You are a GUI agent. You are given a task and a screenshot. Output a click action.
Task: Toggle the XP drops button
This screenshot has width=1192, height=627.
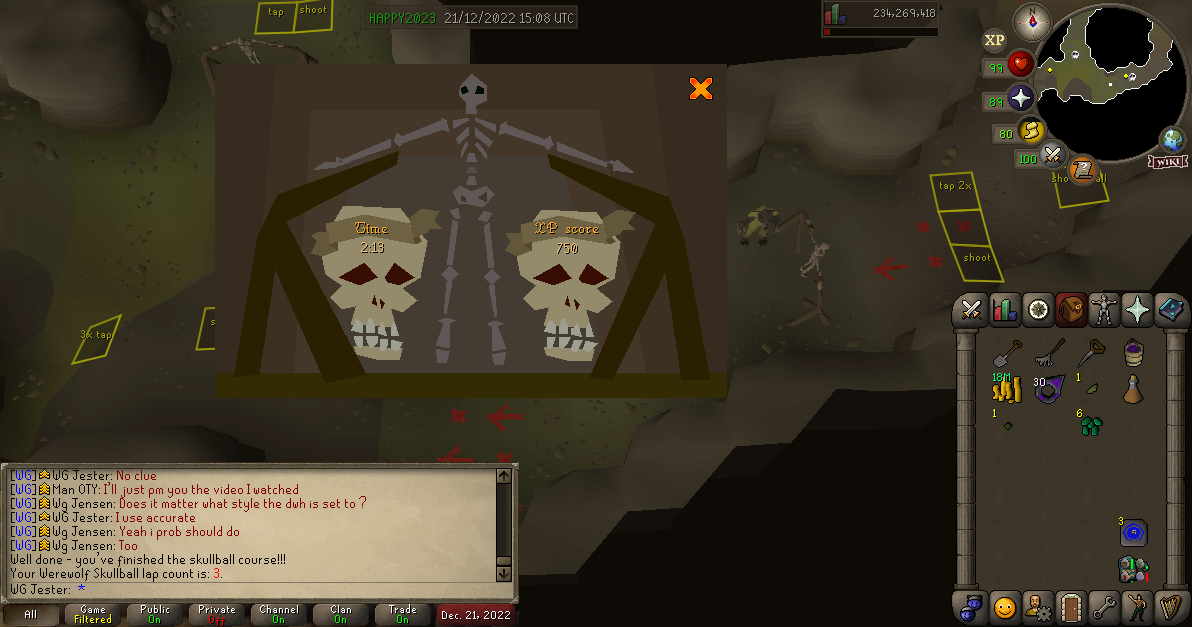click(994, 40)
